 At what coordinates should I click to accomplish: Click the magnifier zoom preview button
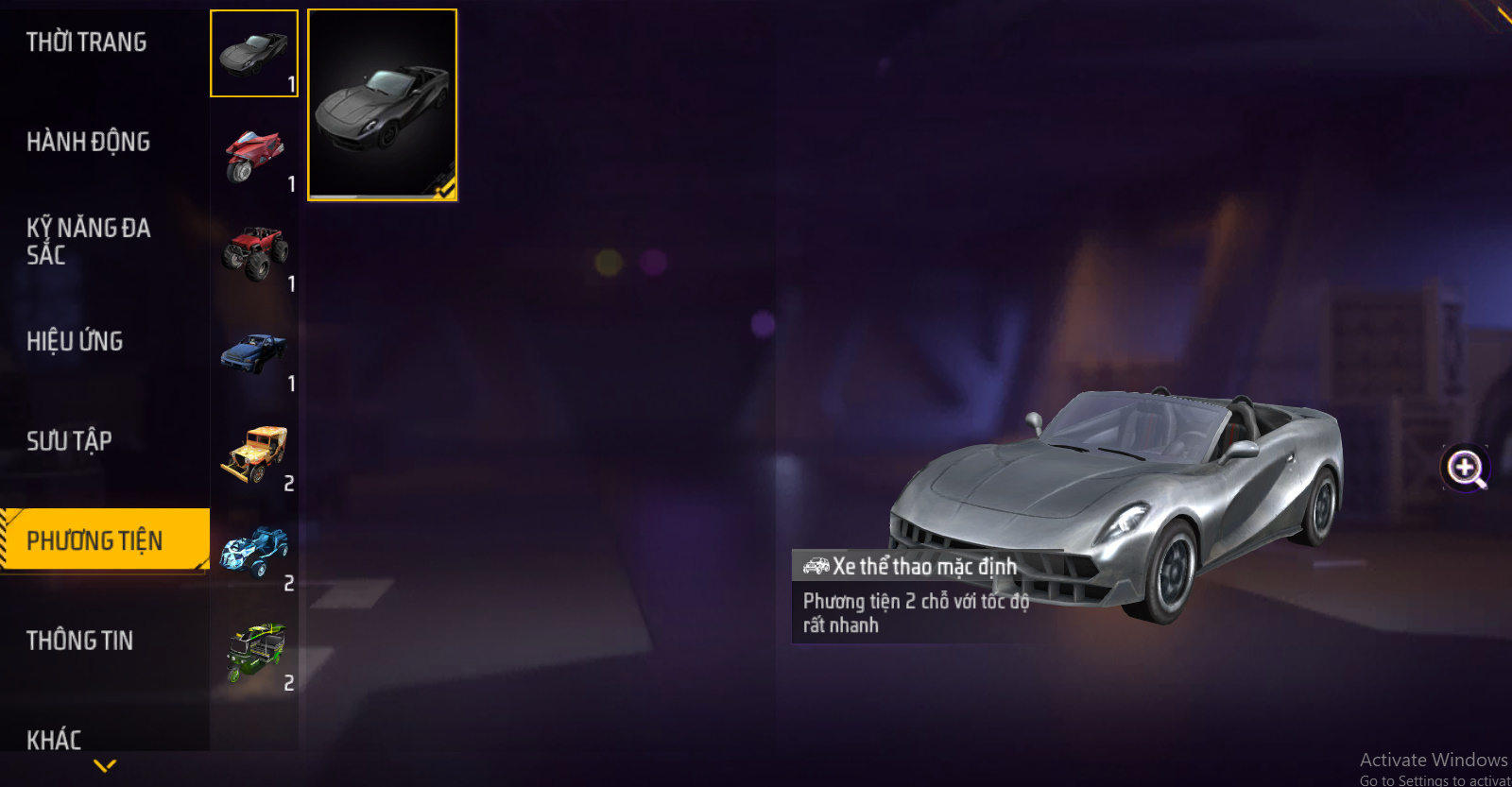click(x=1465, y=468)
